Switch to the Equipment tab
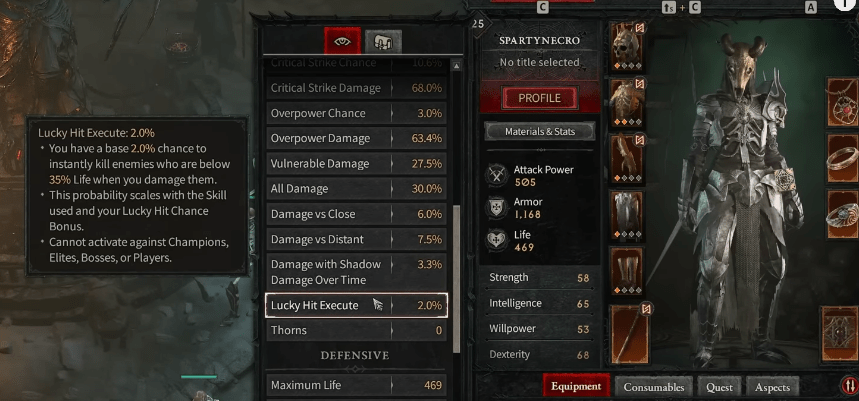This screenshot has width=859, height=401. [x=576, y=386]
